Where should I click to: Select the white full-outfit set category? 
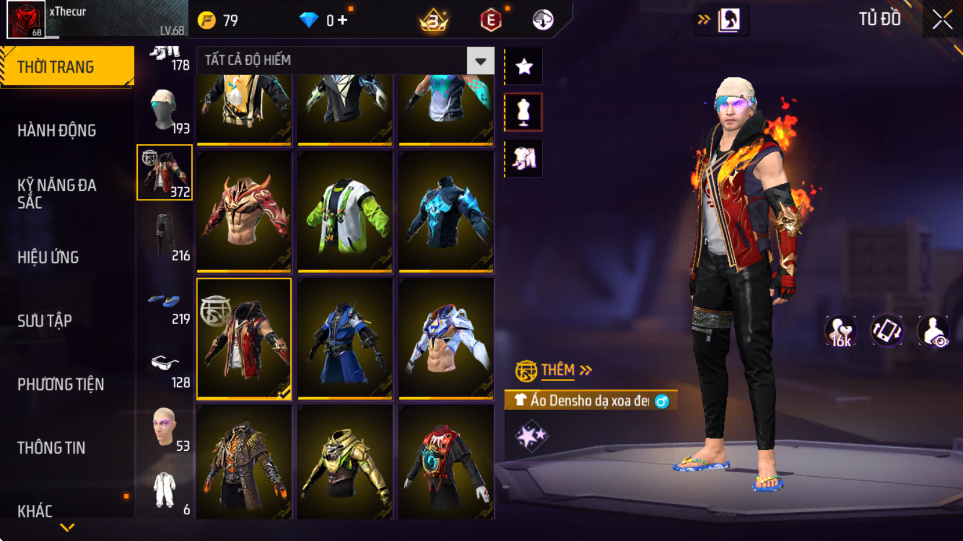tap(165, 491)
